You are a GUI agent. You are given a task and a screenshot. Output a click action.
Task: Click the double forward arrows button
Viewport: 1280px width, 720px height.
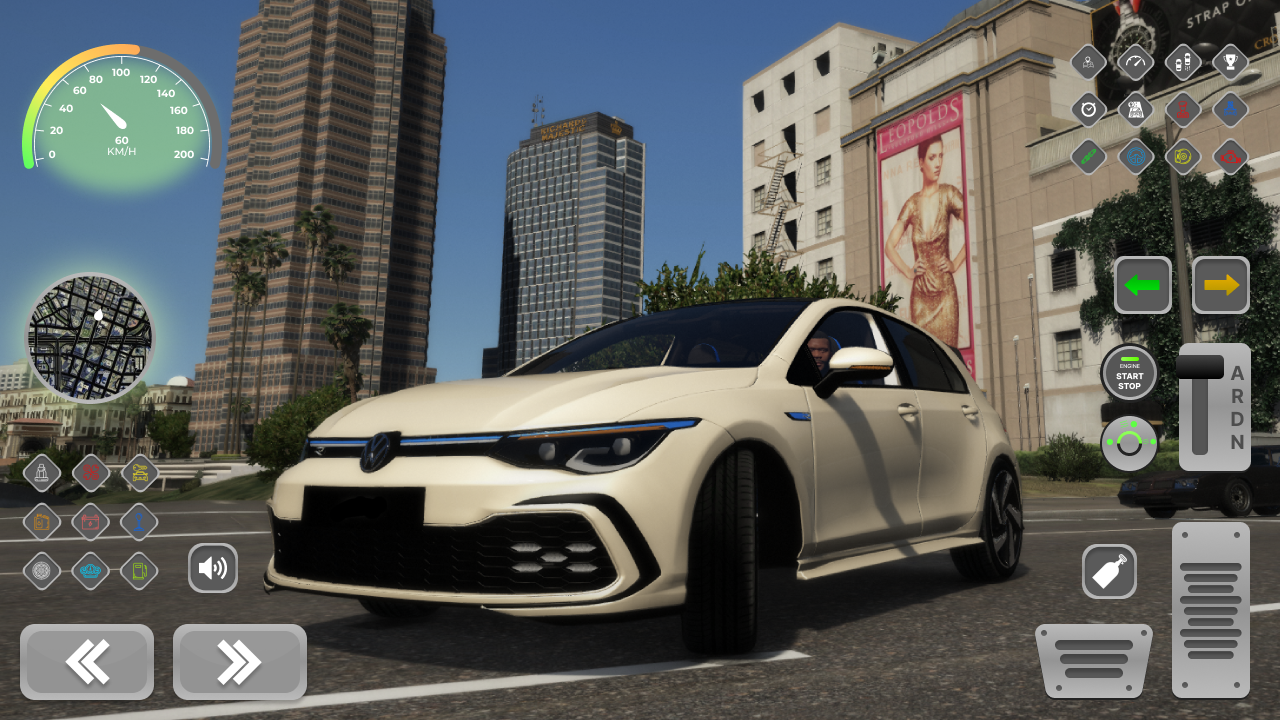239,661
